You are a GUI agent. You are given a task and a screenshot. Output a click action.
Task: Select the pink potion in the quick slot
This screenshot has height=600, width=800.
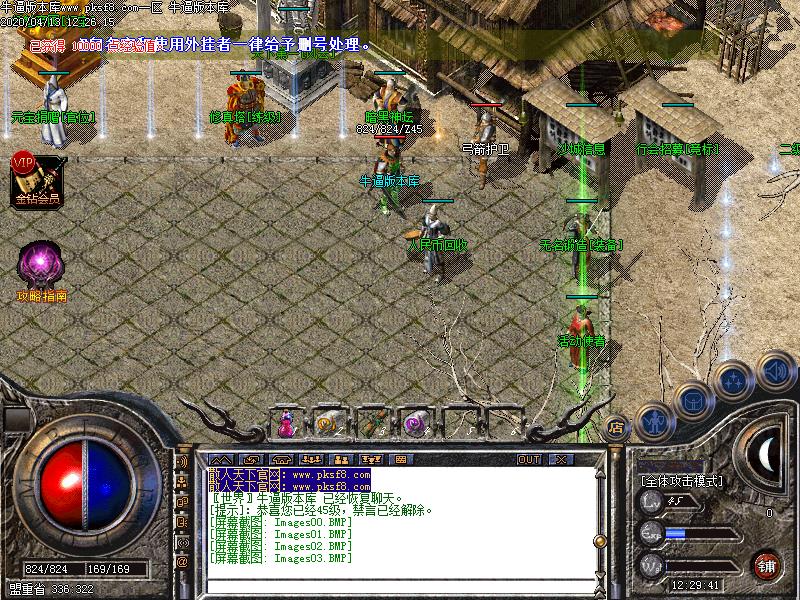[286, 423]
